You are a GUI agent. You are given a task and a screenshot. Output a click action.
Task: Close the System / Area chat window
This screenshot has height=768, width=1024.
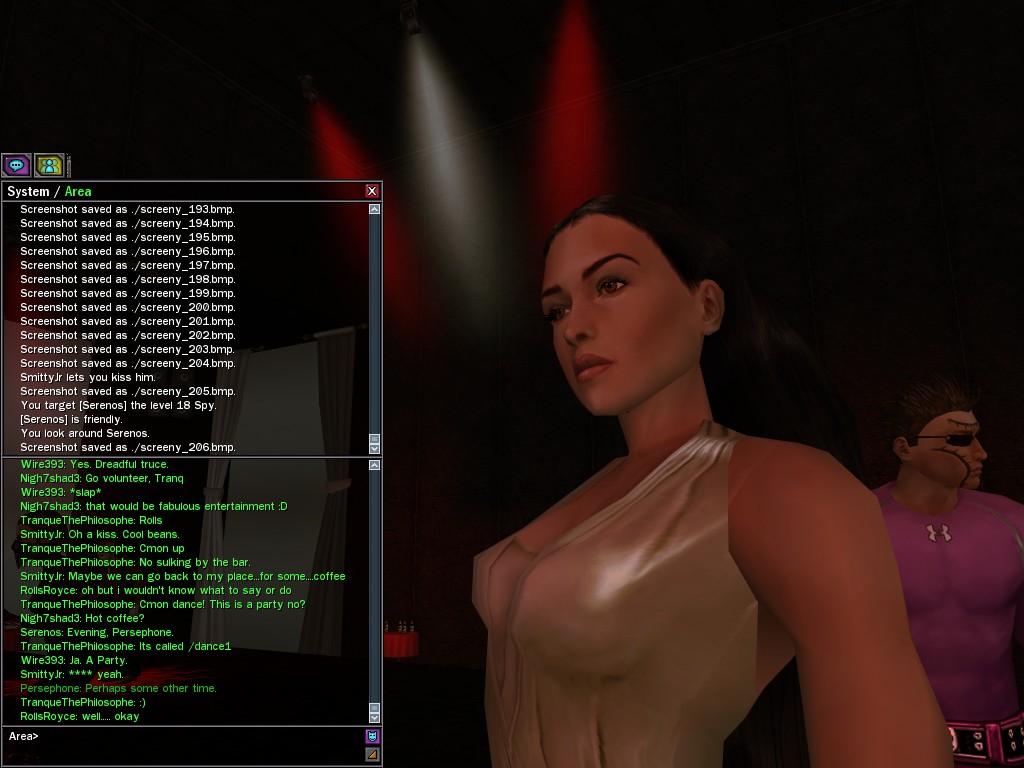(372, 191)
